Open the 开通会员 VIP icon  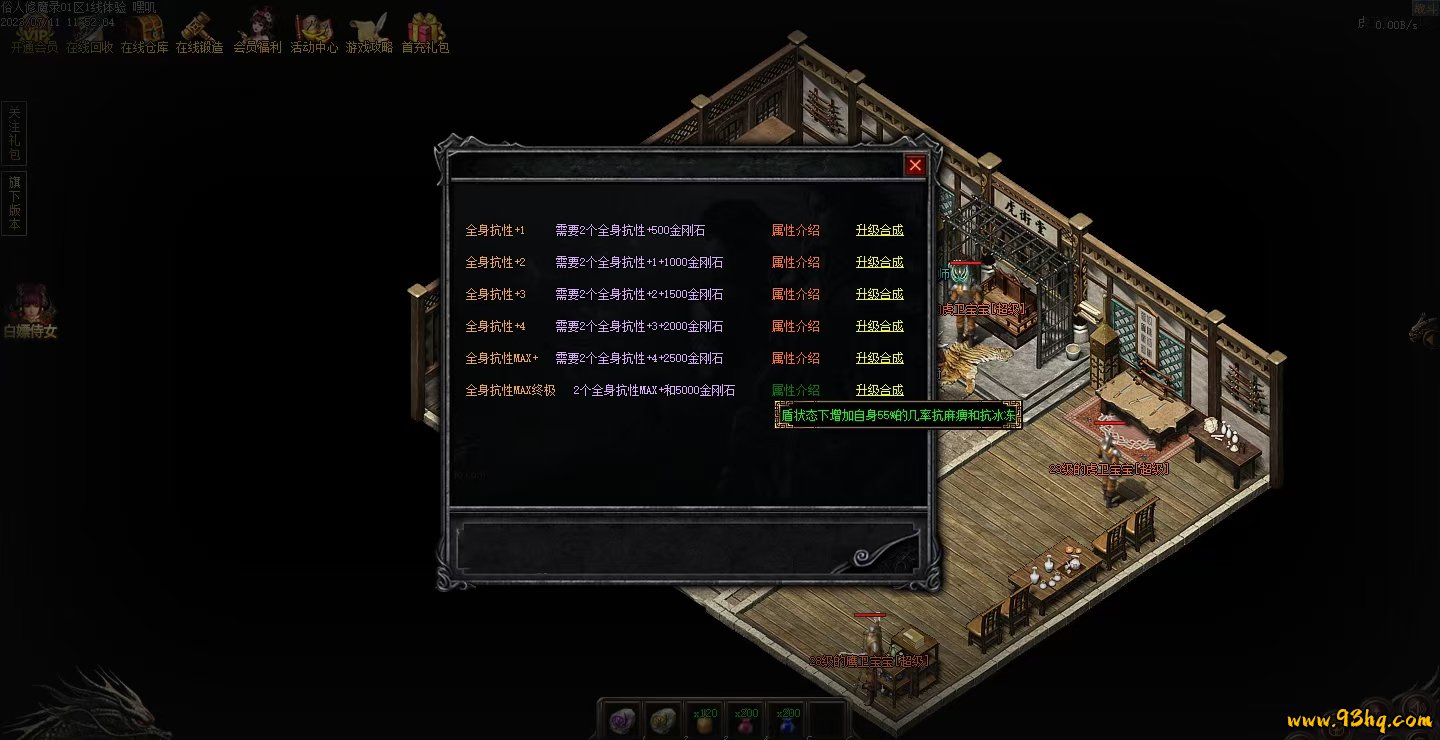point(34,32)
